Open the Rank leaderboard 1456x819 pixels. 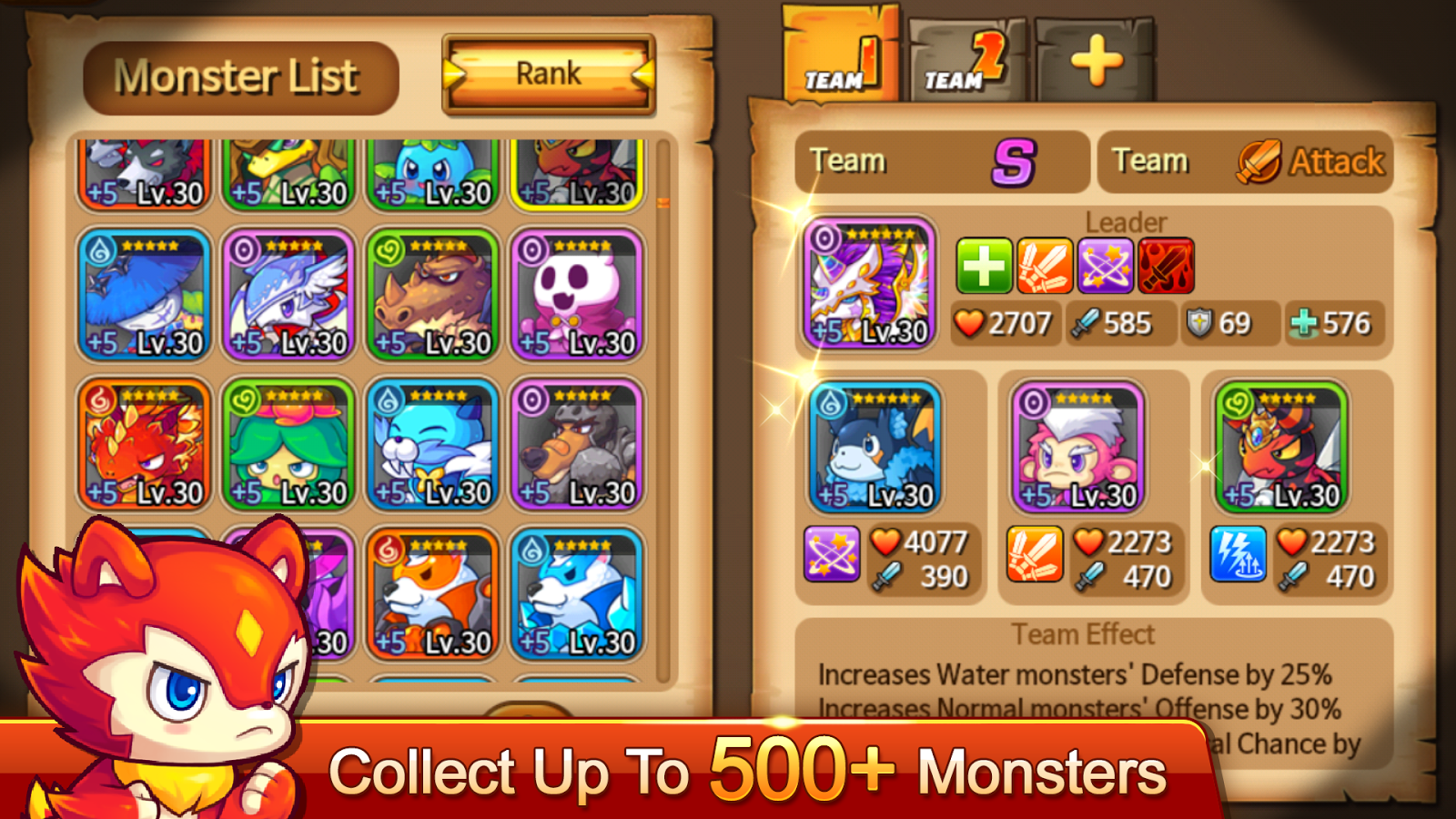[548, 73]
